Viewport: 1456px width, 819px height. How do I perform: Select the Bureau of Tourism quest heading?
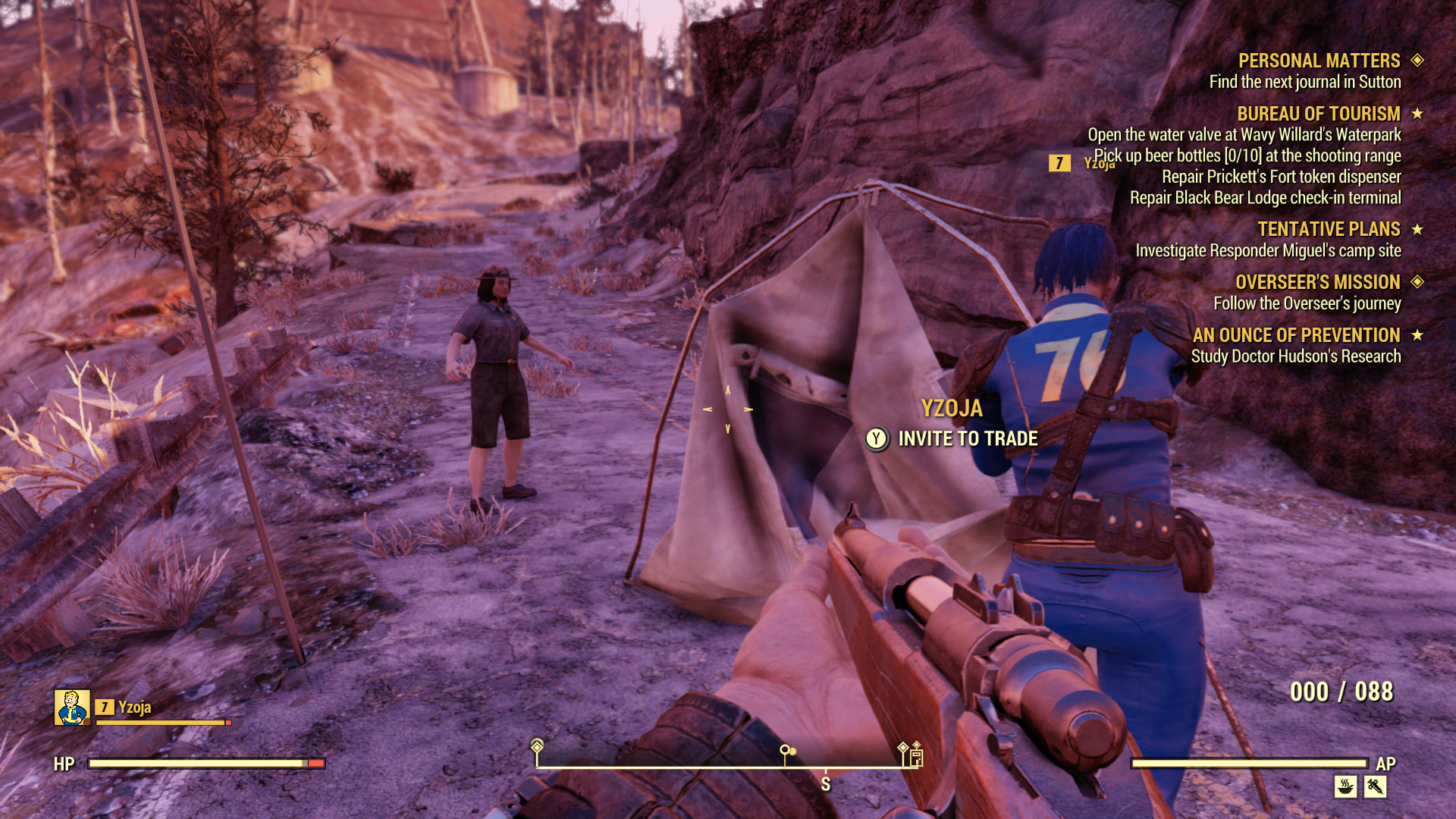click(x=1318, y=114)
